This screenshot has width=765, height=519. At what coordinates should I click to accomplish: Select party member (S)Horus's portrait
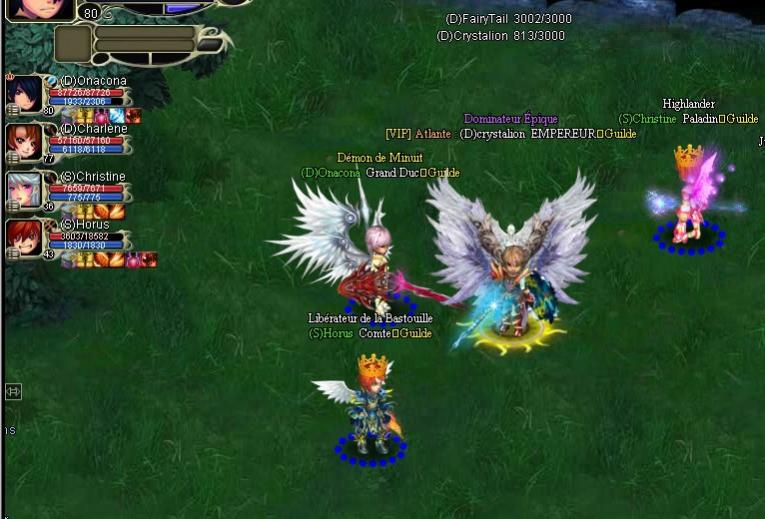coord(24,238)
